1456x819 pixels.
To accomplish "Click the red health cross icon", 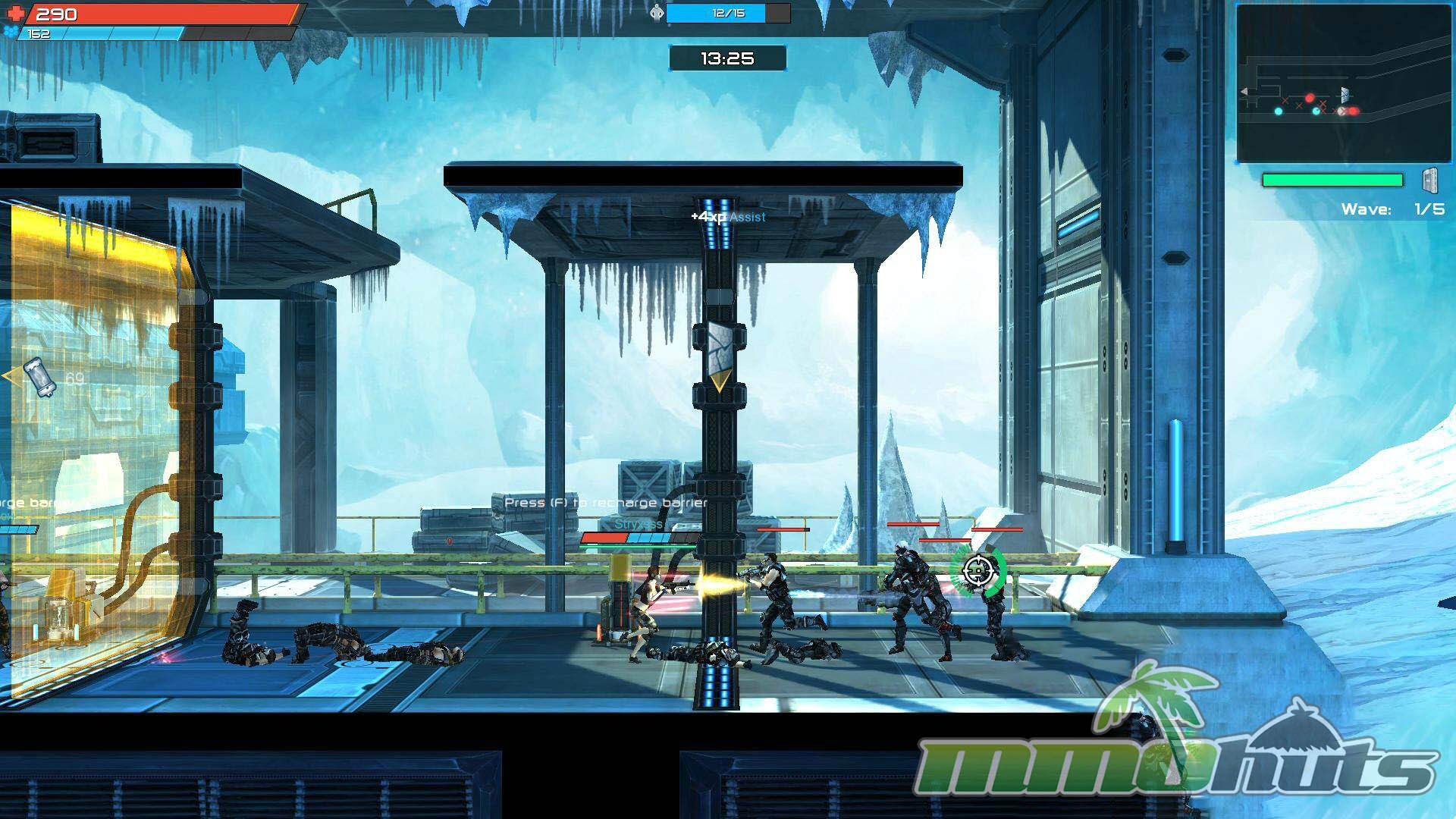I will tap(15, 14).
